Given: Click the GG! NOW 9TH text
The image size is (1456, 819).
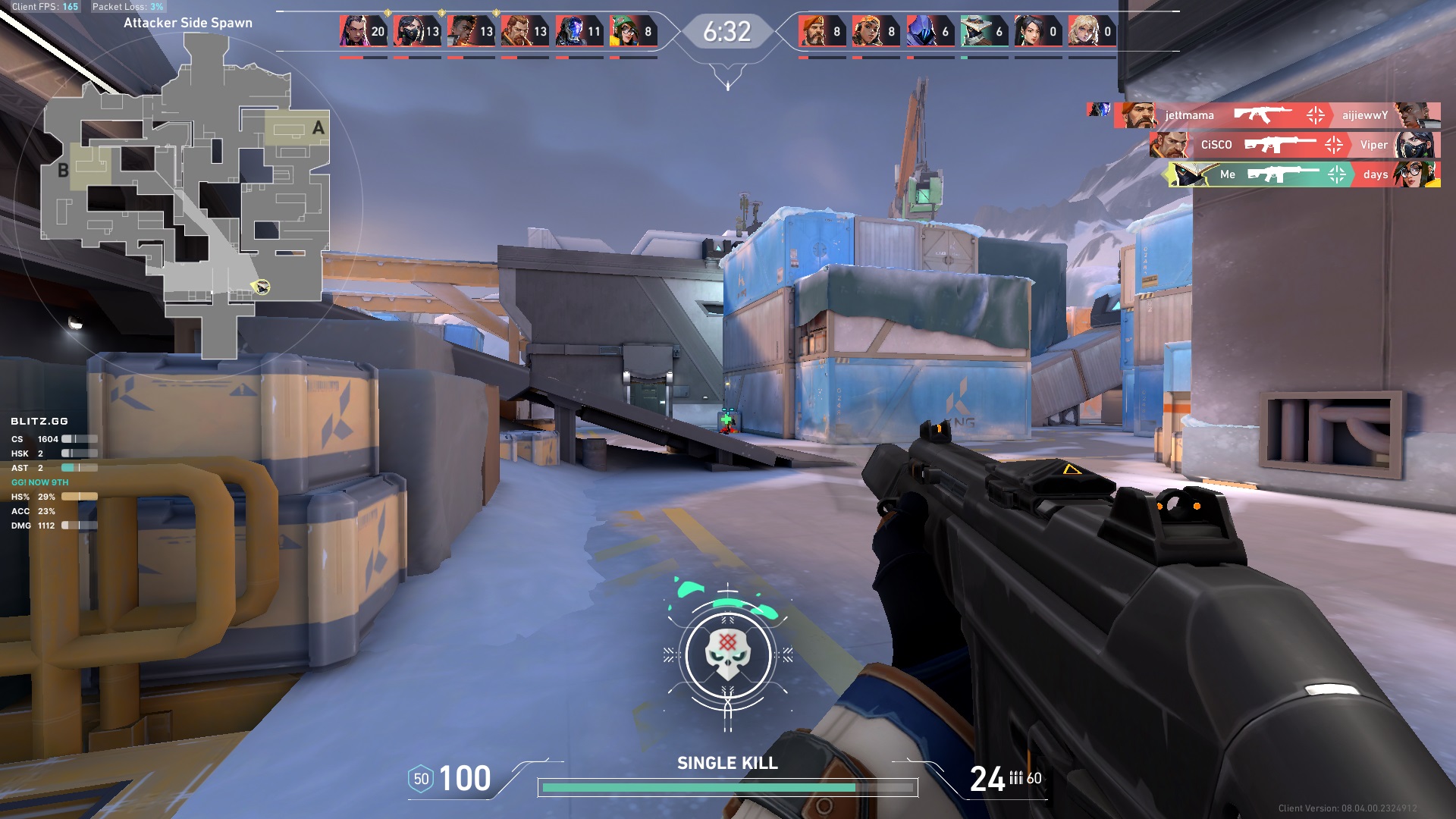Looking at the screenshot, I should point(41,482).
